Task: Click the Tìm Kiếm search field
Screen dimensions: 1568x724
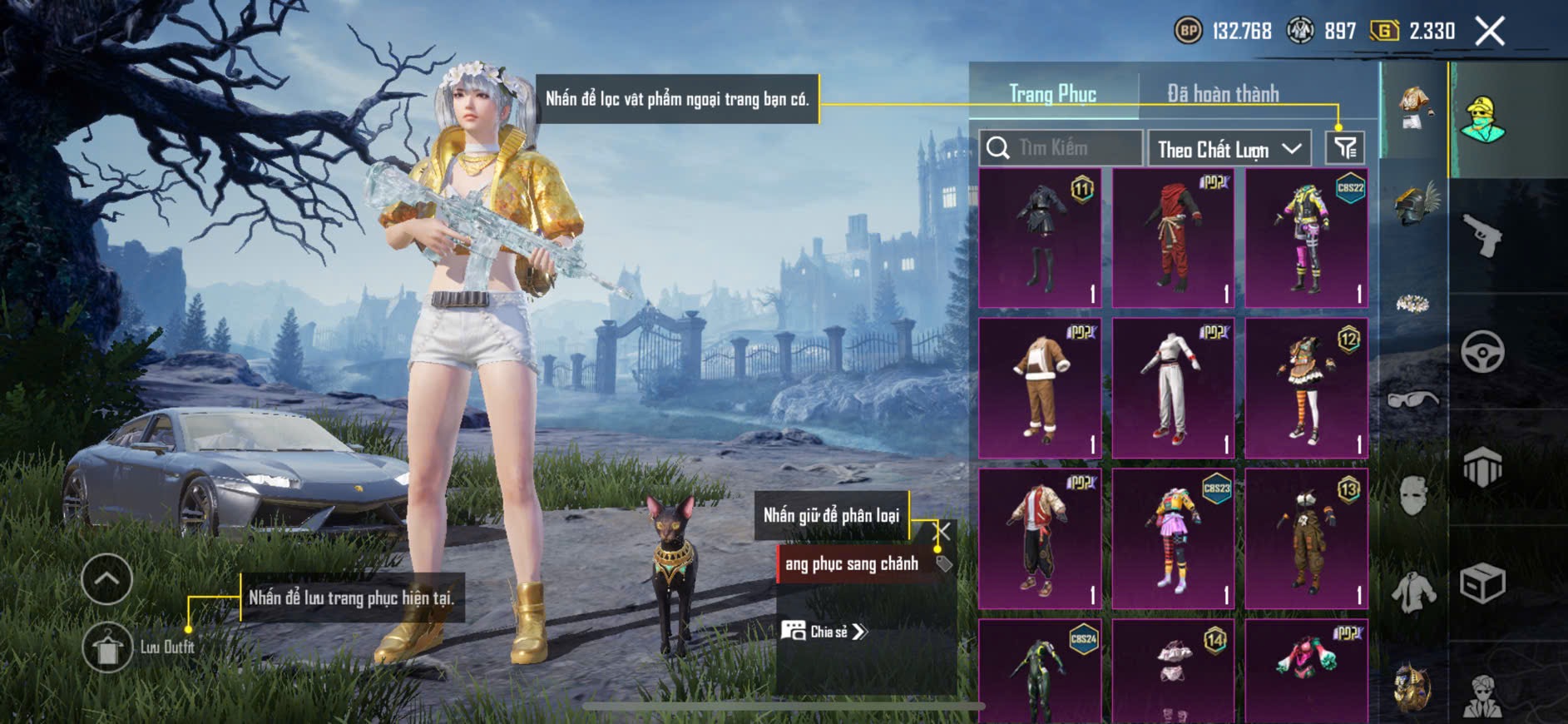Action: pyautogui.click(x=1061, y=148)
